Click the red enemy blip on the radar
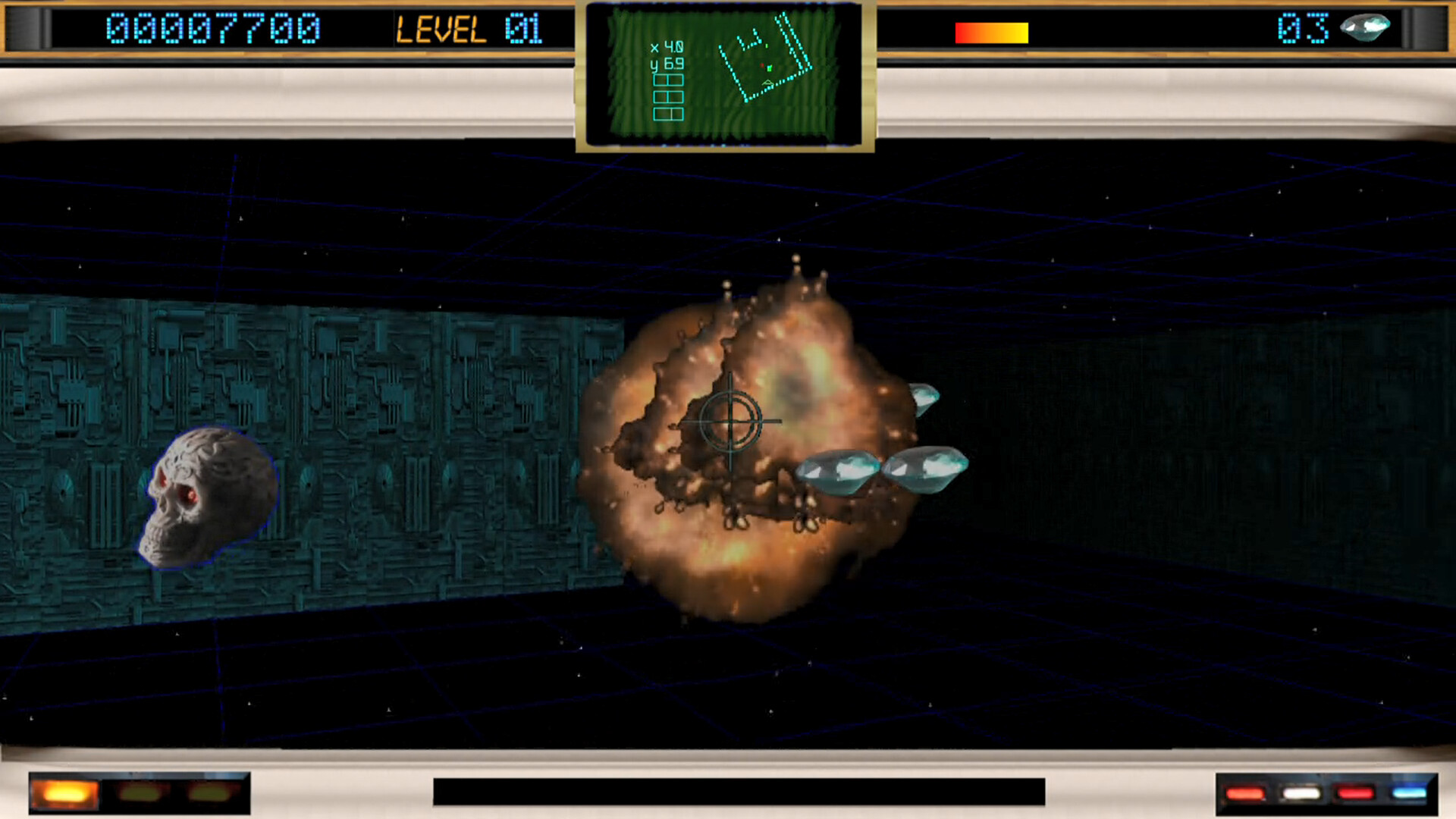Image resolution: width=1456 pixels, height=819 pixels. 762,65
